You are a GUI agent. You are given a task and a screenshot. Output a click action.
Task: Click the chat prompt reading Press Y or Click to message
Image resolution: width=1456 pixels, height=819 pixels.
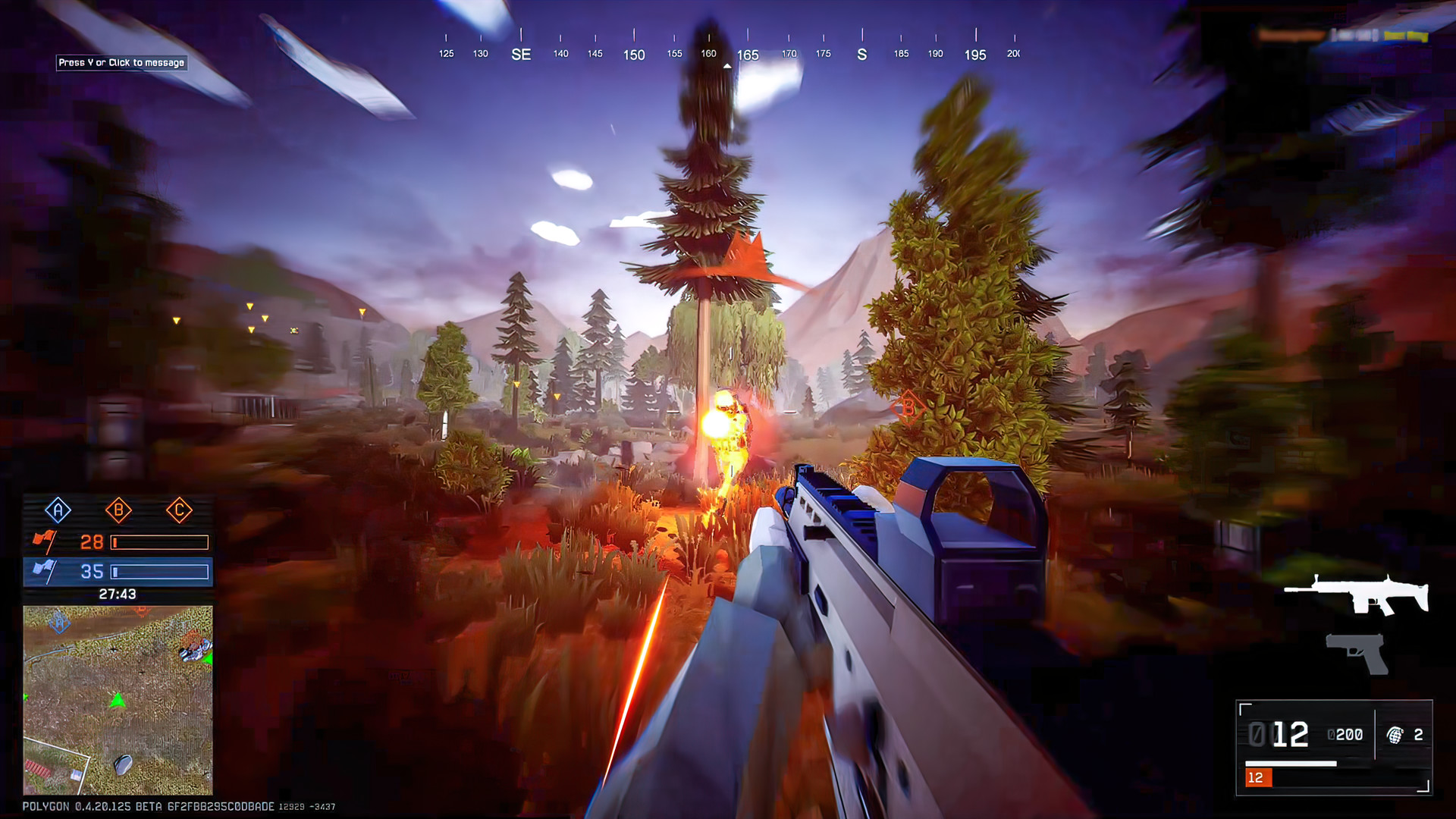click(x=121, y=64)
